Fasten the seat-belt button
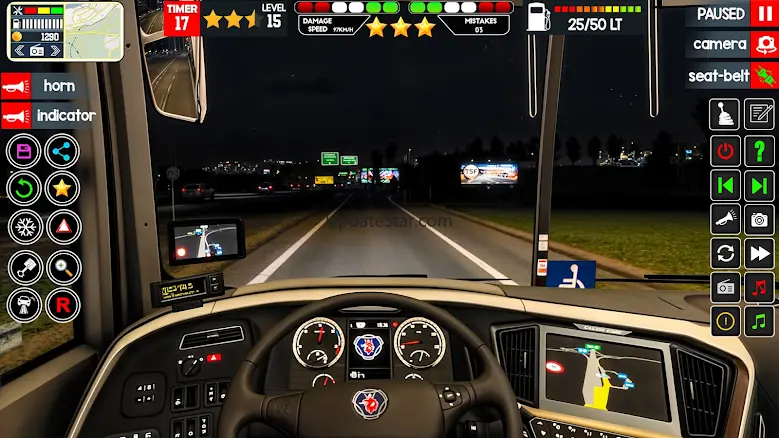This screenshot has width=779, height=438. point(730,75)
